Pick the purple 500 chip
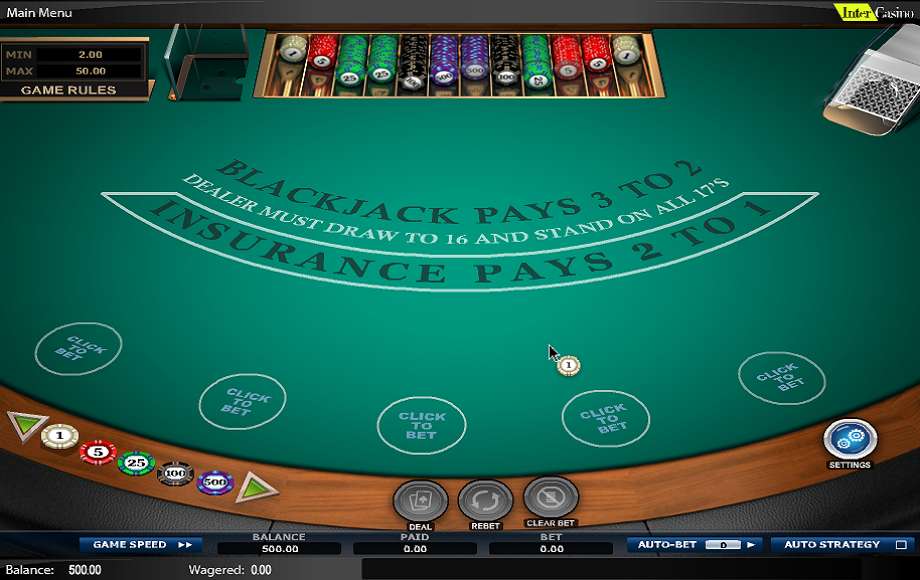Viewport: 920px width, 580px height. coord(215,483)
